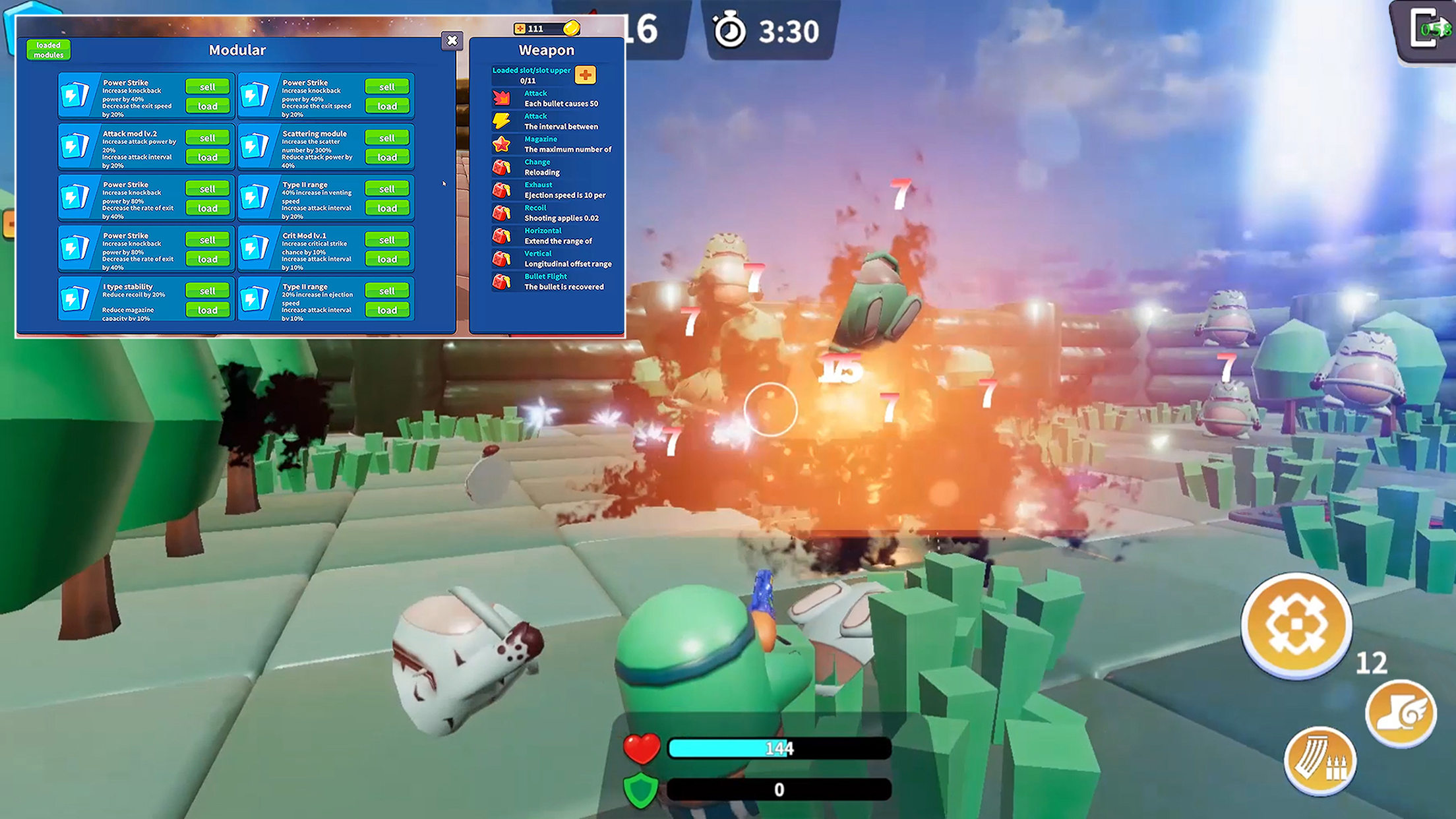Screen dimensions: 1456x819
Task: Toggle the loaded modules badge
Action: coord(49,49)
